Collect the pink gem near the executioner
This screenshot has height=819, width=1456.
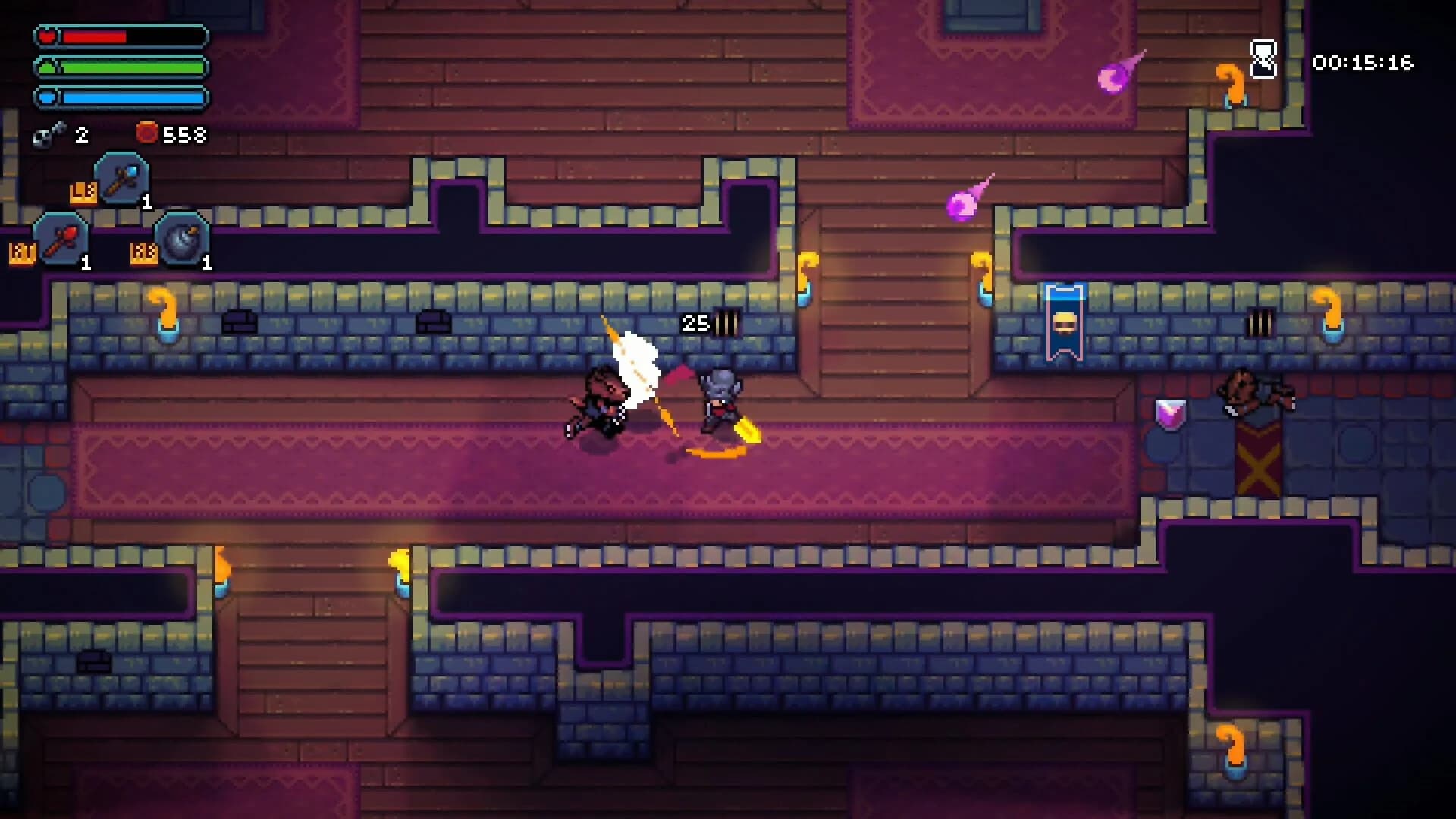pyautogui.click(x=1170, y=413)
